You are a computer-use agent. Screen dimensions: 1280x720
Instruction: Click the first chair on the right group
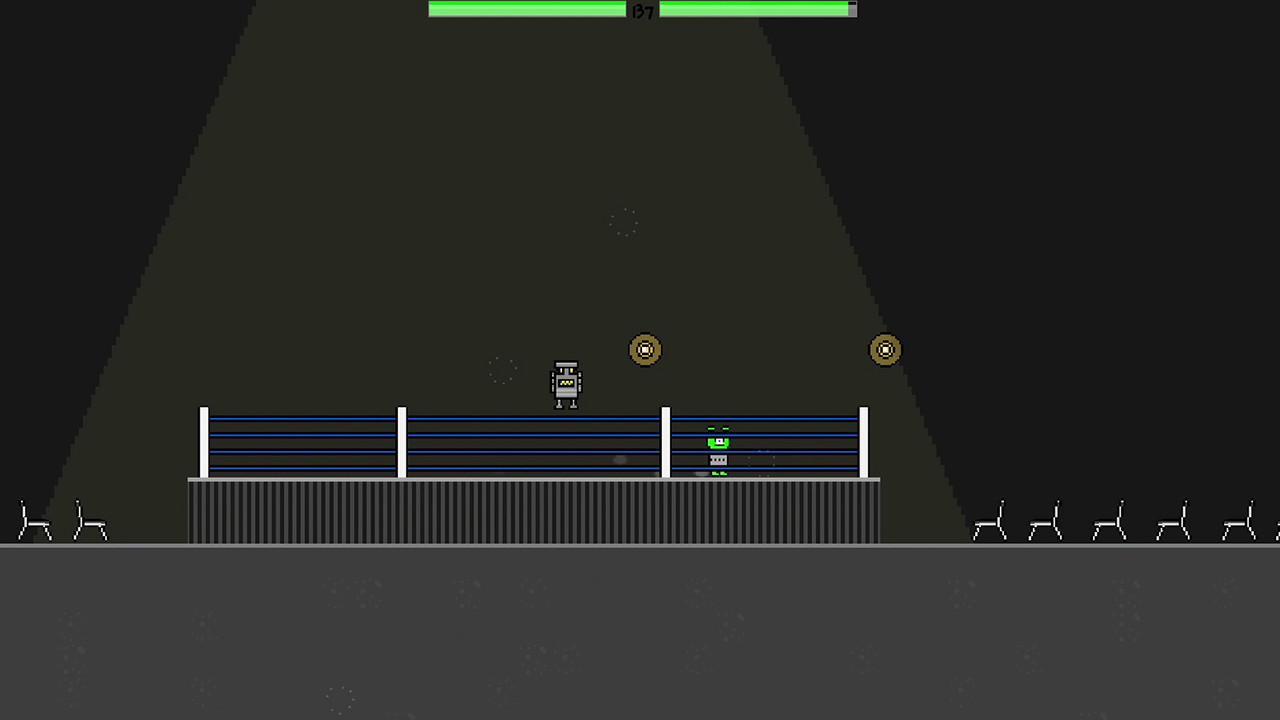pos(990,520)
